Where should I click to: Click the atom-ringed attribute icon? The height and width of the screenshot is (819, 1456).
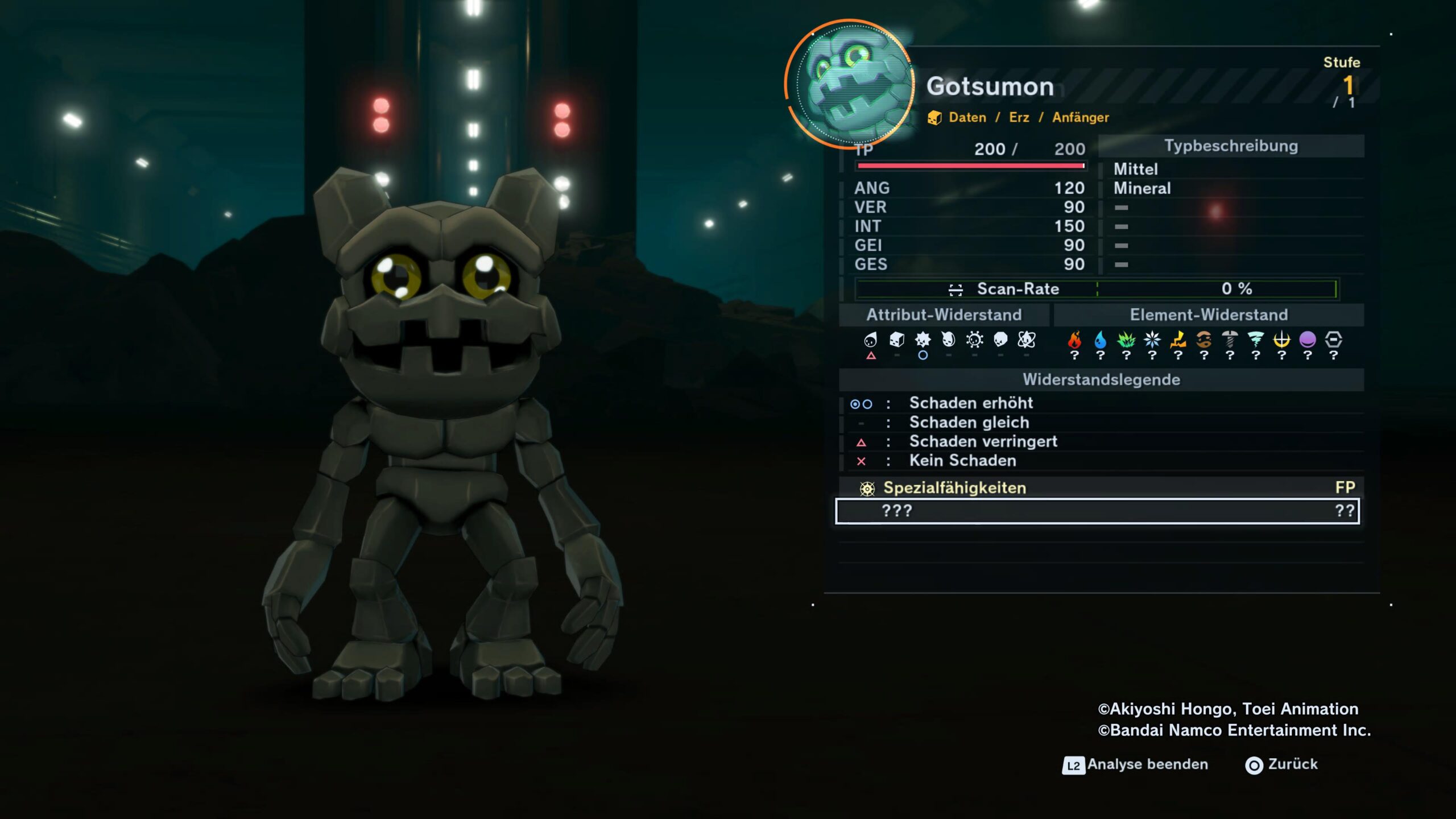point(1026,340)
